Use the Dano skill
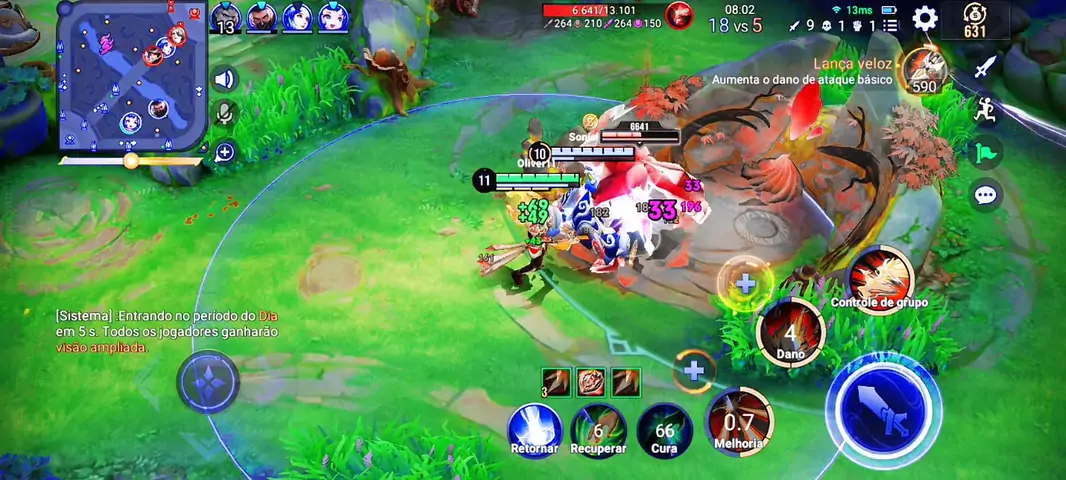 790,331
